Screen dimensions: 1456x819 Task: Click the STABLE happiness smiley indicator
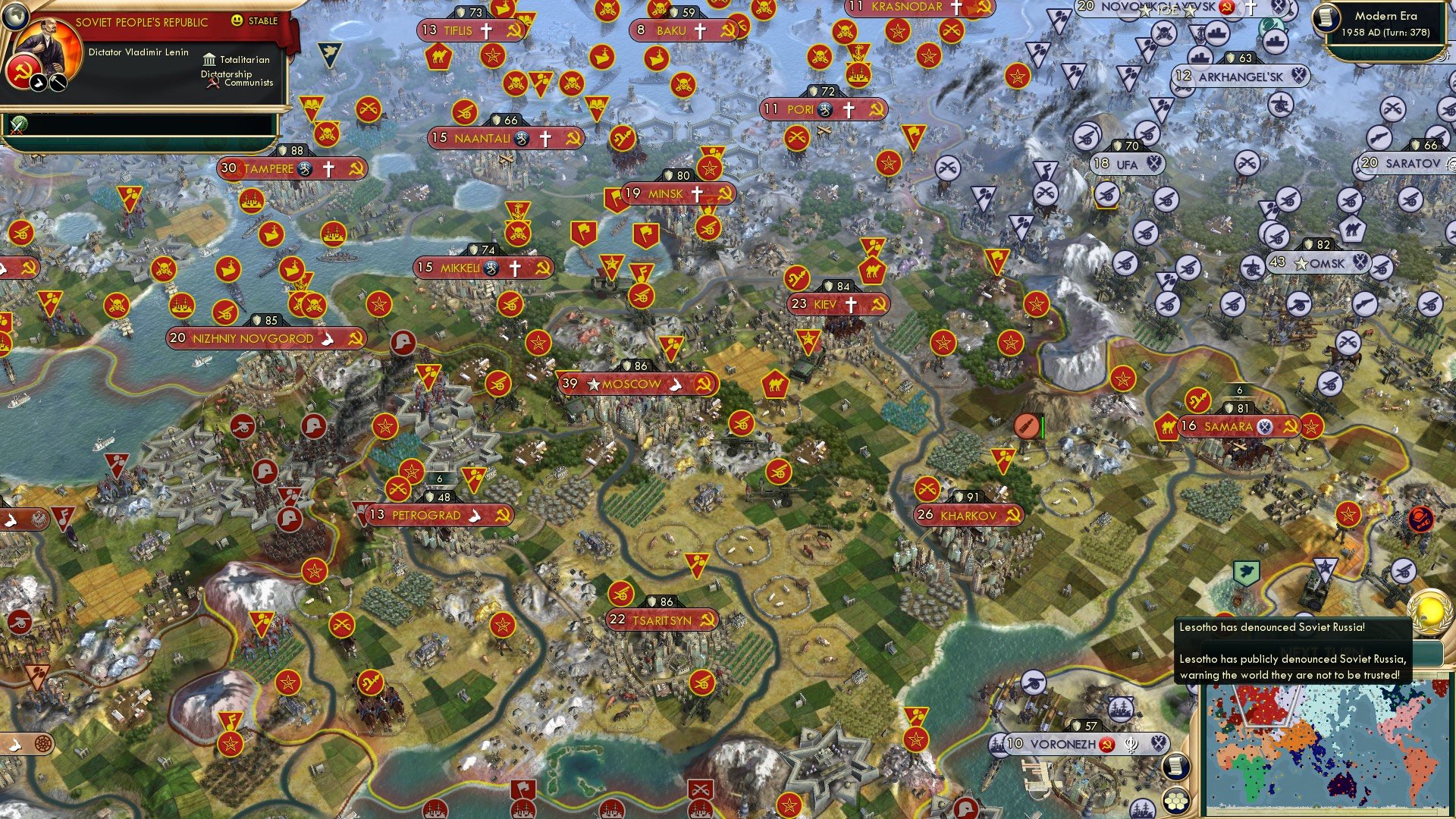[237, 20]
